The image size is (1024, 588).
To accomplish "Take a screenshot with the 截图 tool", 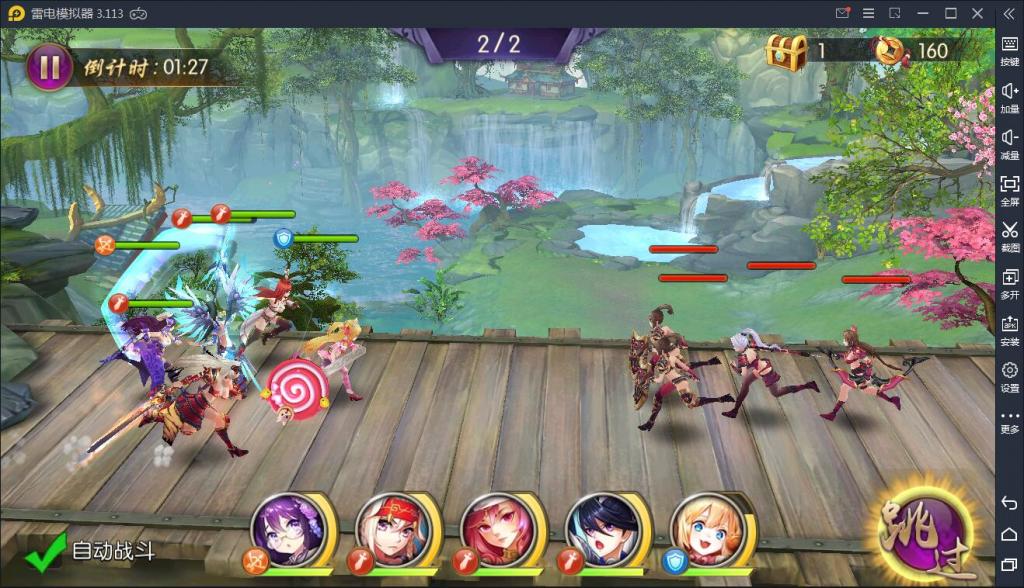I will pos(1009,235).
